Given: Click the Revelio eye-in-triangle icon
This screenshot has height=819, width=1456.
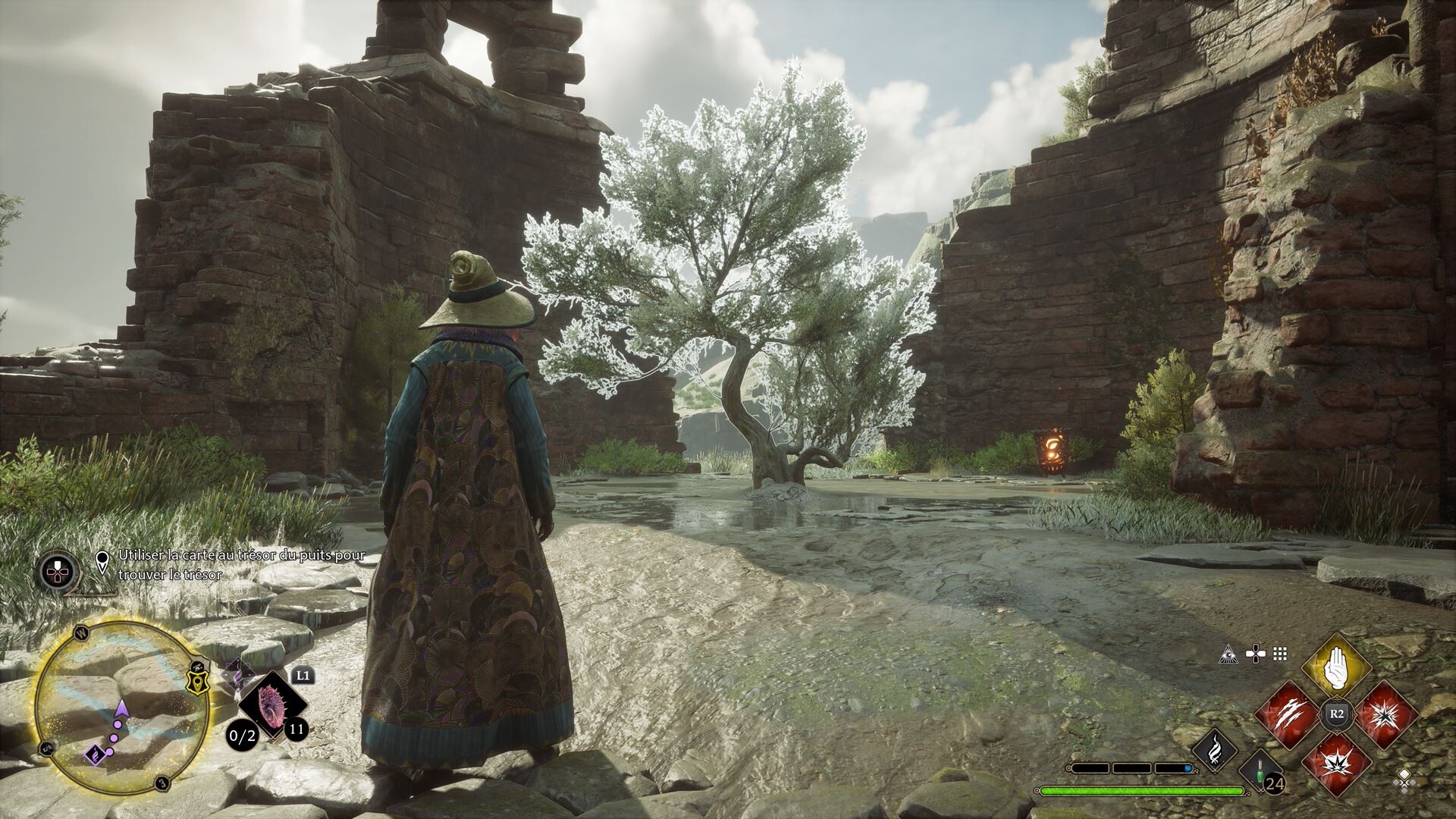Looking at the screenshot, I should pos(1228,653).
